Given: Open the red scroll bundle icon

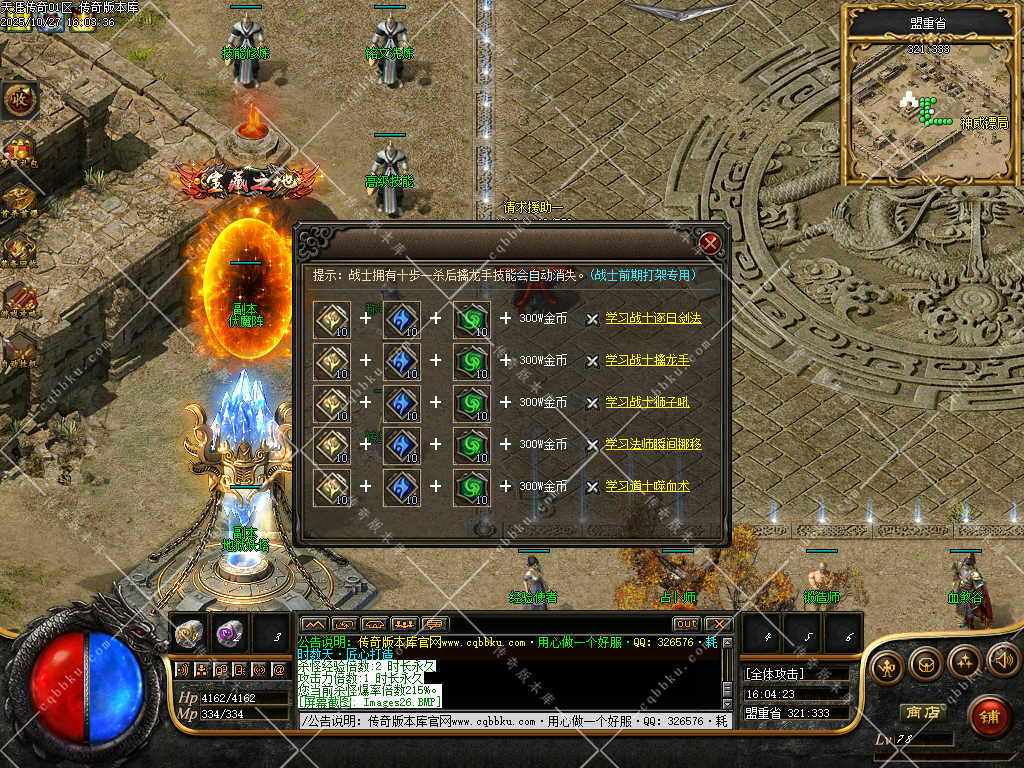Looking at the screenshot, I should click(x=18, y=296).
